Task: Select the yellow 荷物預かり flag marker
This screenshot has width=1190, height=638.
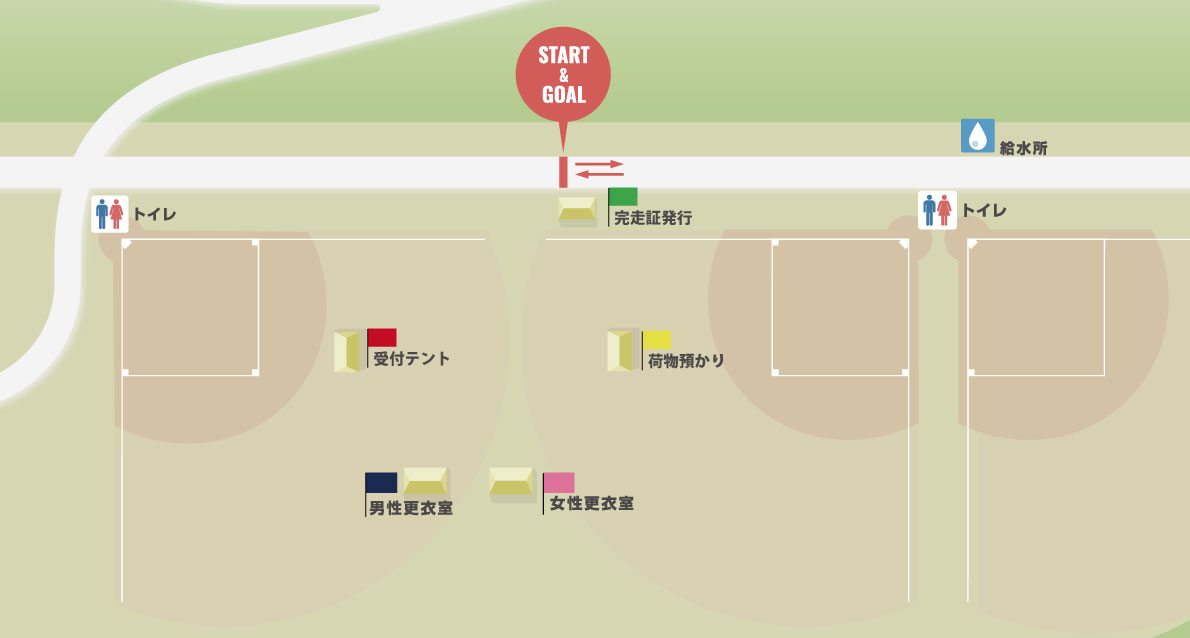Action: 657,340
